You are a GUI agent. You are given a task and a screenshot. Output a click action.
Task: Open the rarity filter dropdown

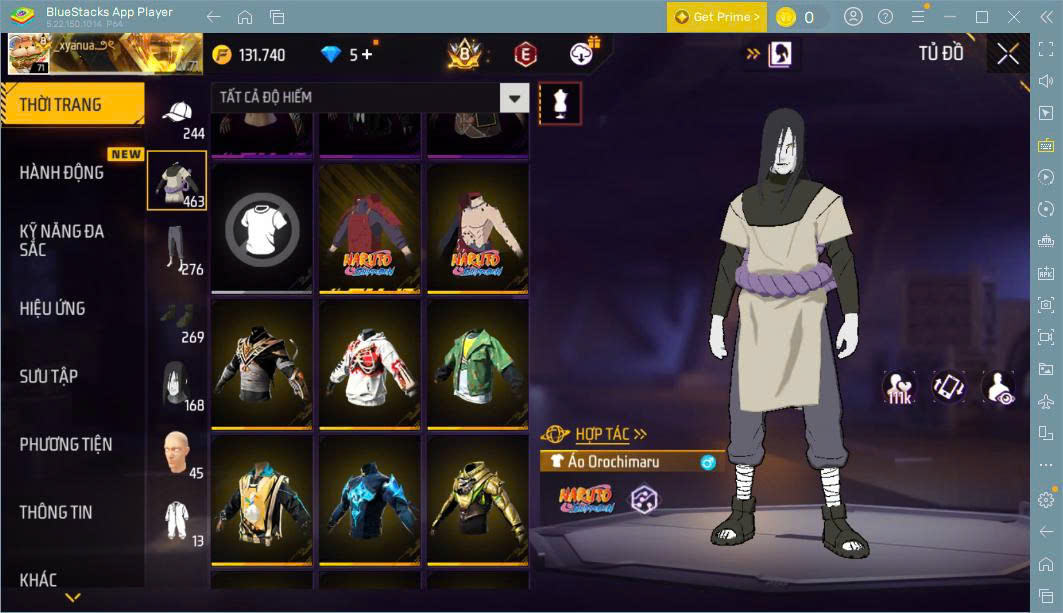(514, 98)
